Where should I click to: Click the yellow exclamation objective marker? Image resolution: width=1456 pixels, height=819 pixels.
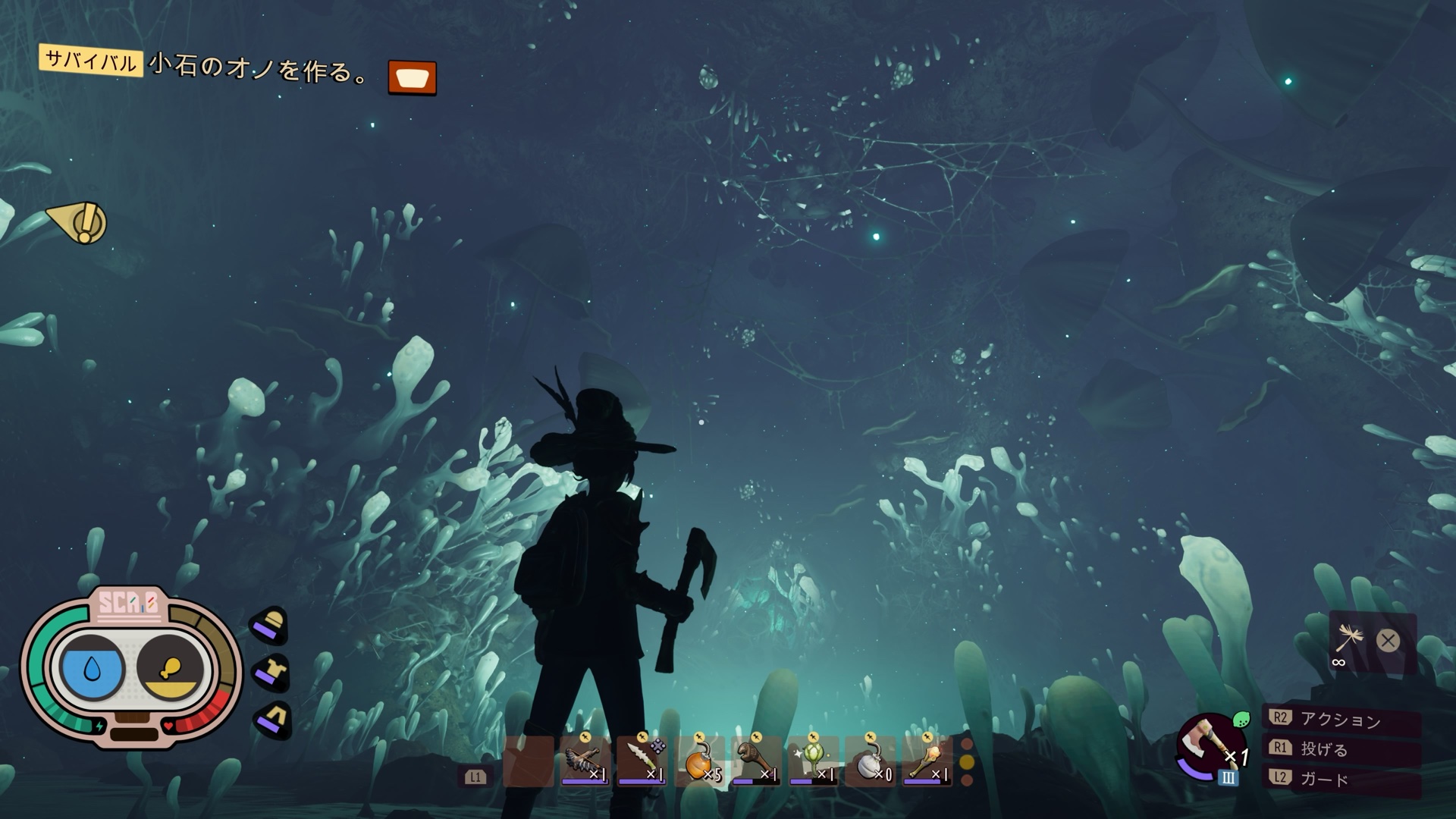pyautogui.click(x=80, y=222)
